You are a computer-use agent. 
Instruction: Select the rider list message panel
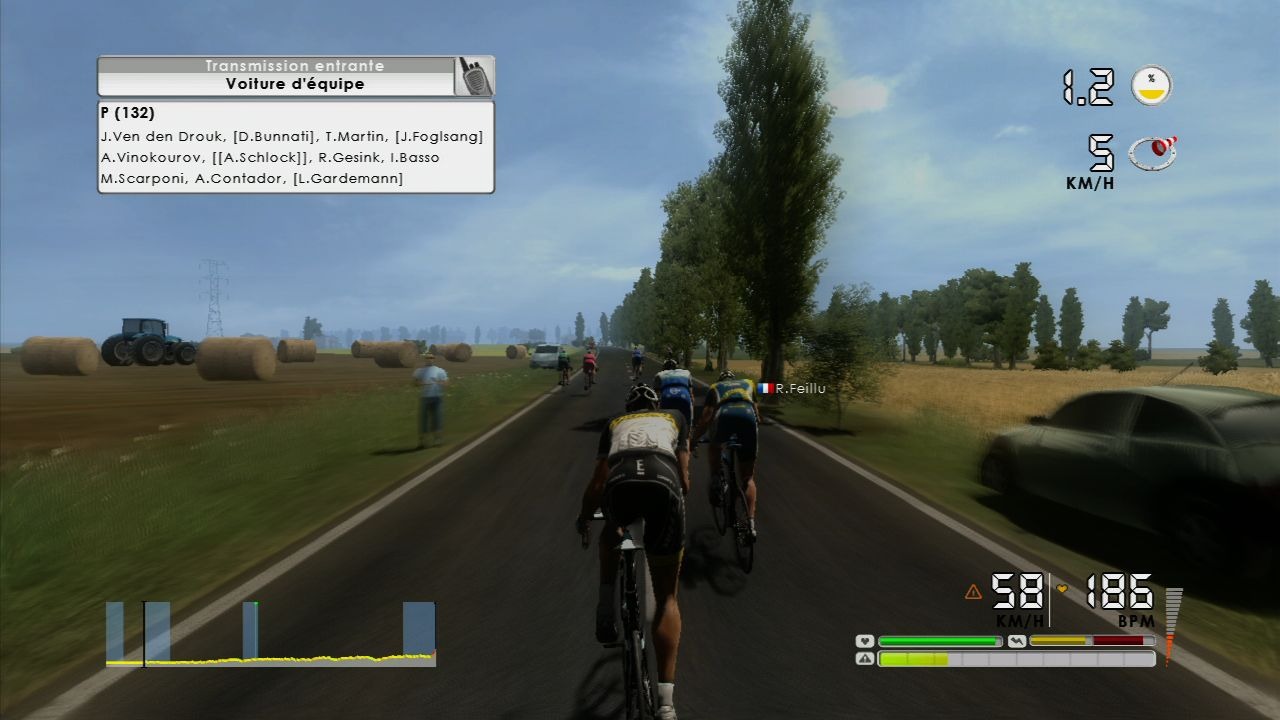coord(295,146)
